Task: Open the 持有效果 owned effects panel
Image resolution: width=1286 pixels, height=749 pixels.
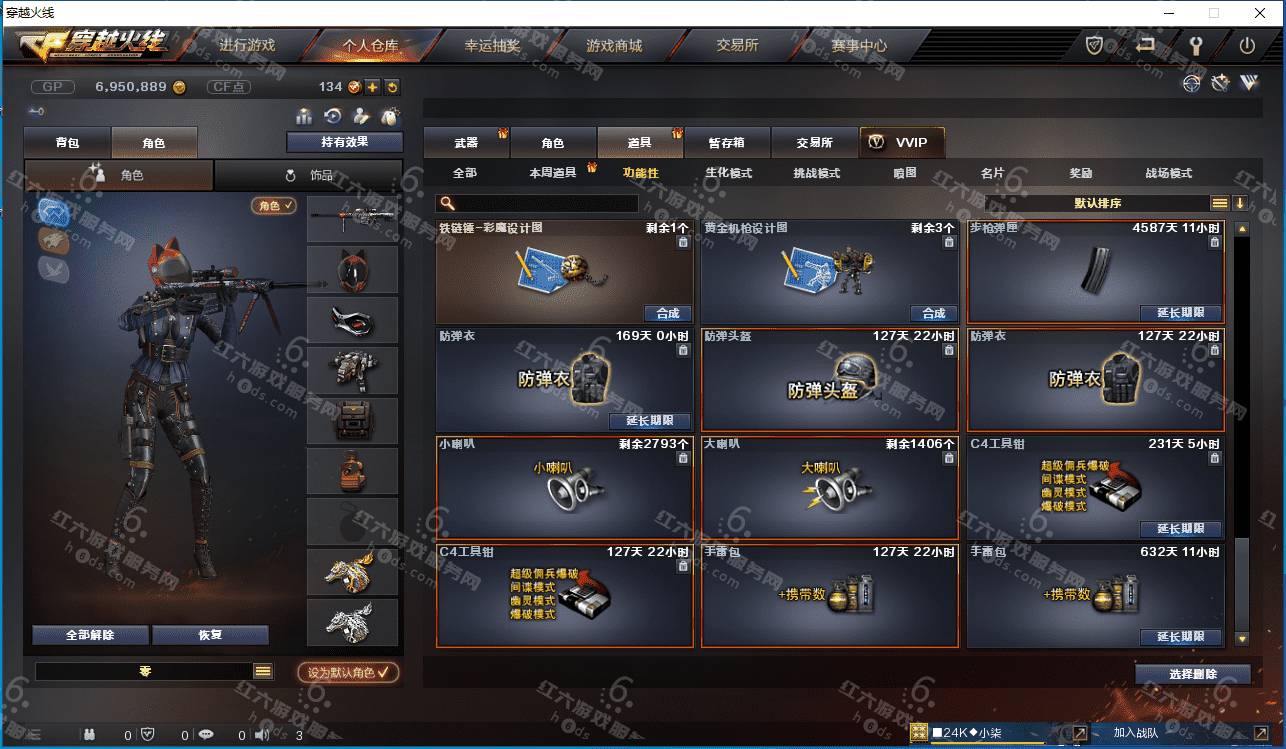Action: pyautogui.click(x=344, y=142)
